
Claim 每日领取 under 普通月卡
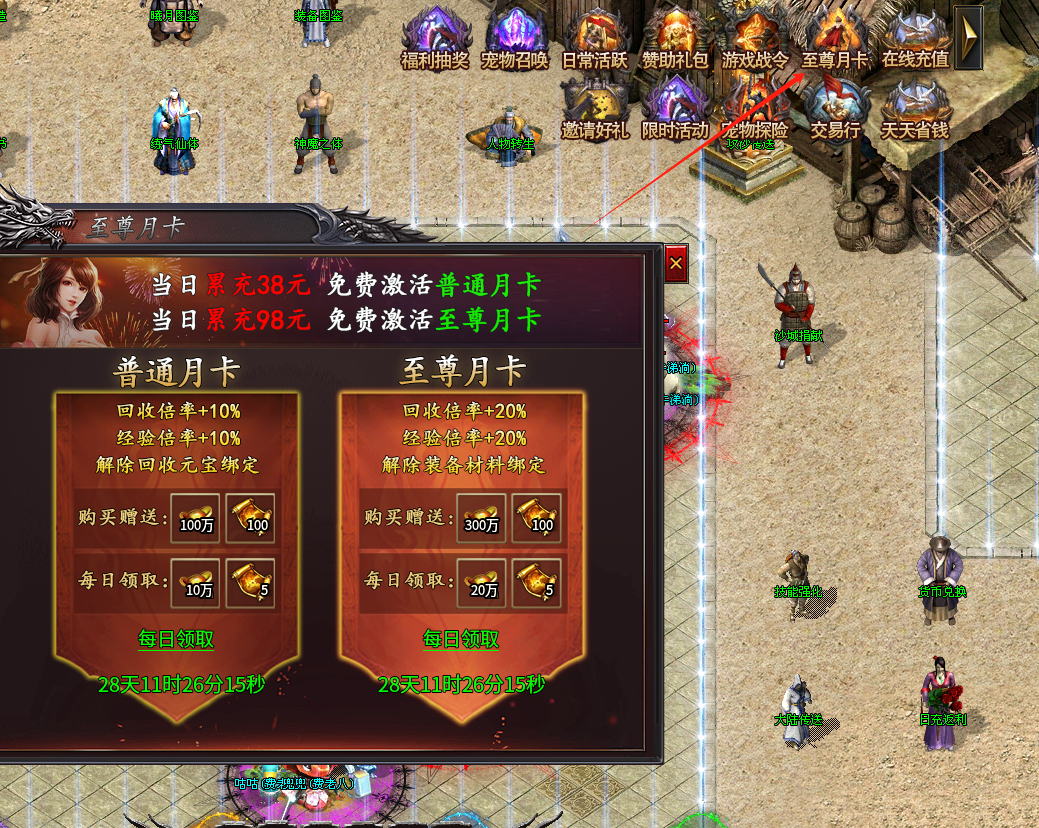point(176,640)
